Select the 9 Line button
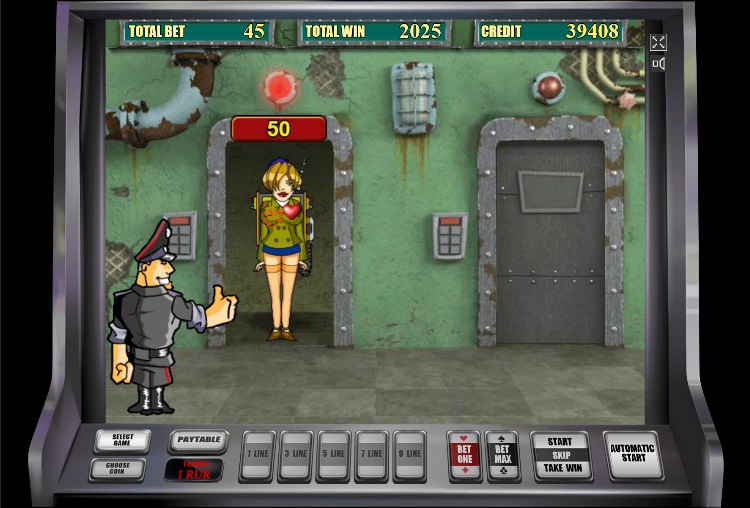Screen dimensions: 750x508 [409, 455]
